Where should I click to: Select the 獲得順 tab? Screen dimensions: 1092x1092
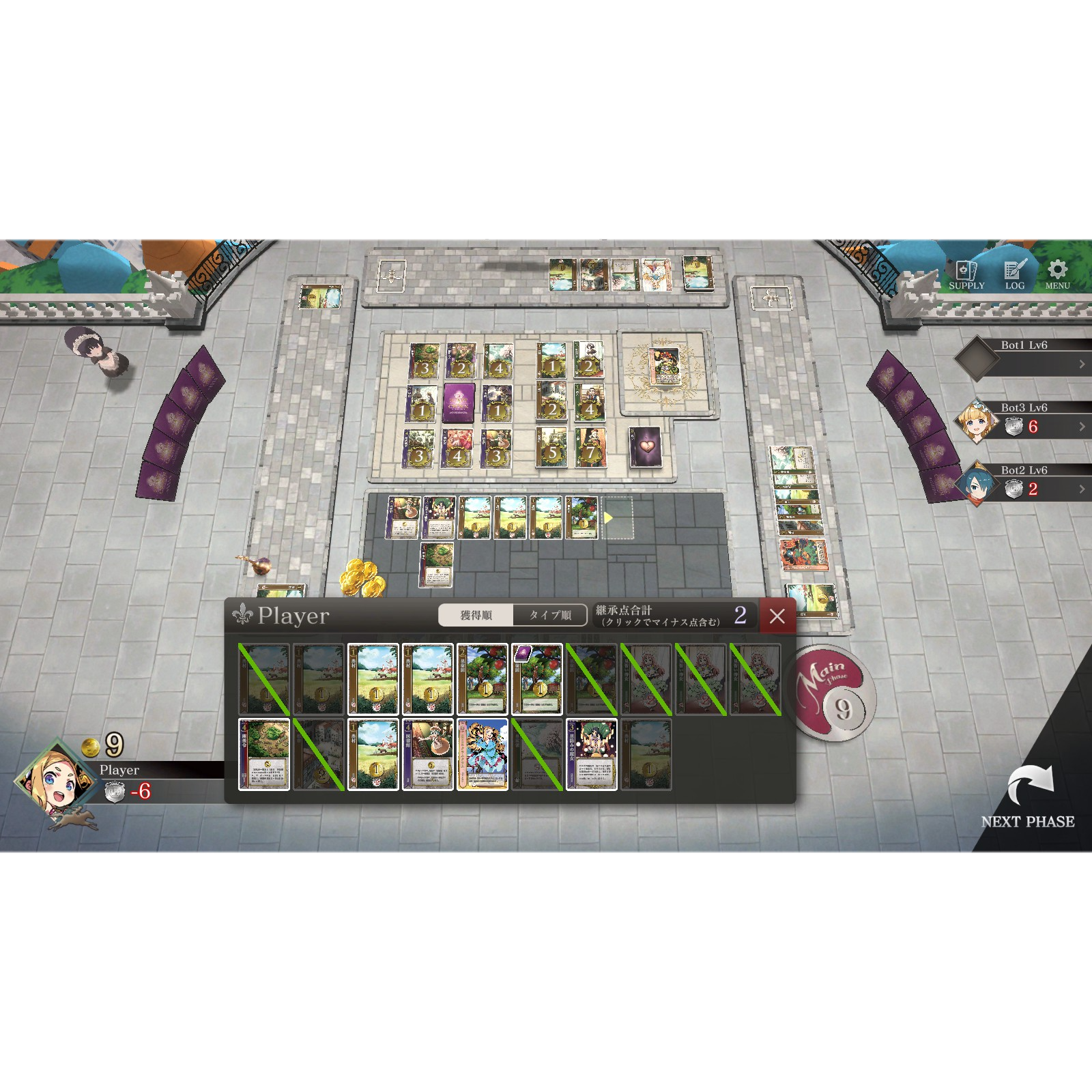click(x=478, y=616)
